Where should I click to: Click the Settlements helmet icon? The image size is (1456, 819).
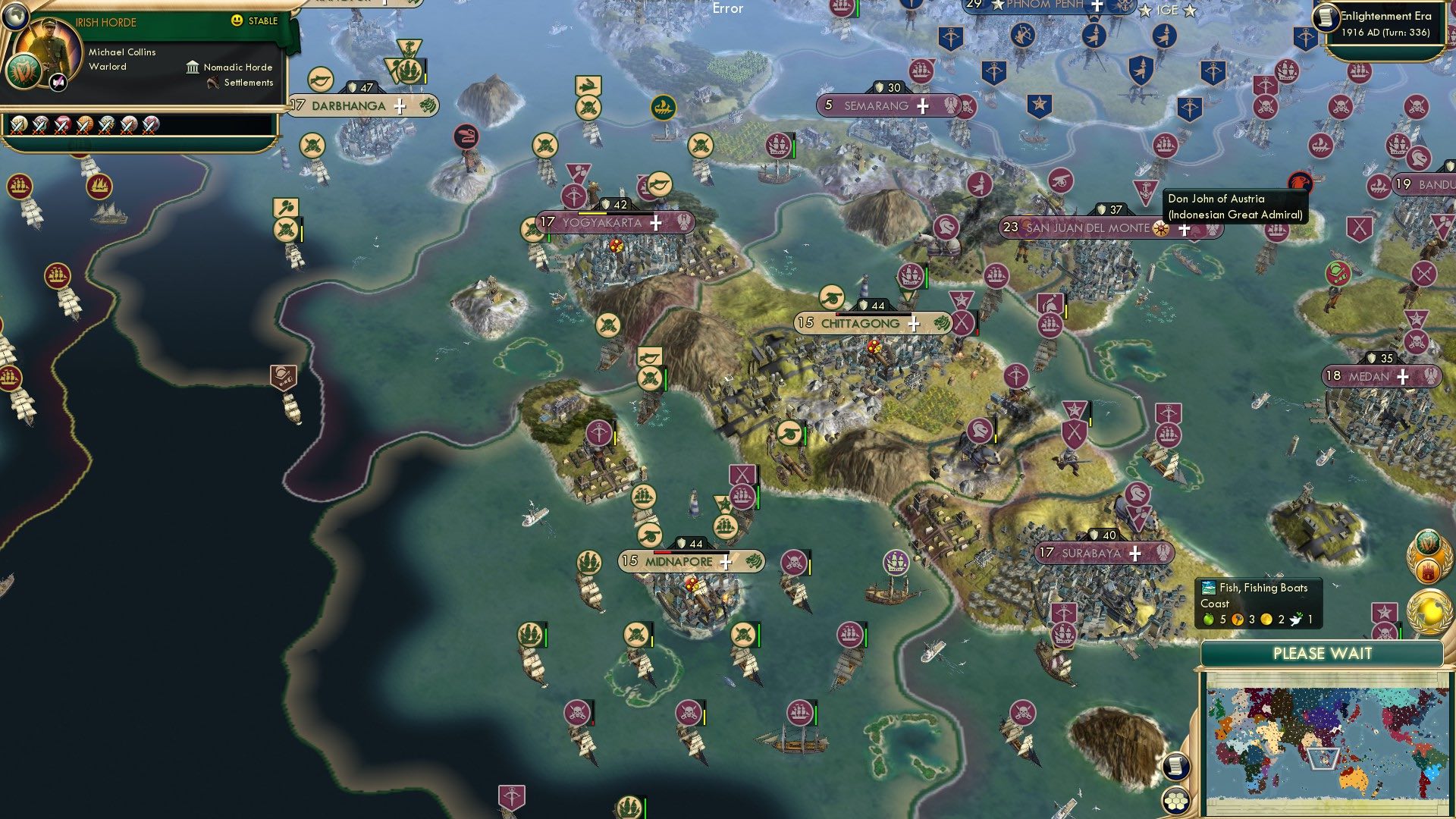pos(213,83)
